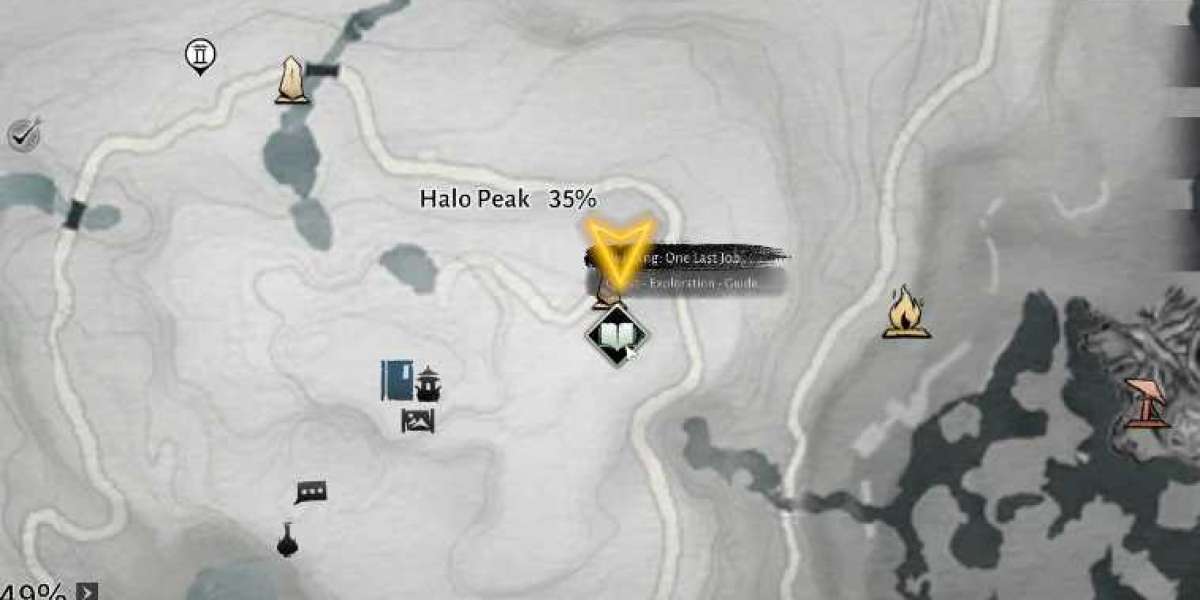This screenshot has height=600, width=1200.
Task: Click the blue book map marker
Action: click(397, 381)
